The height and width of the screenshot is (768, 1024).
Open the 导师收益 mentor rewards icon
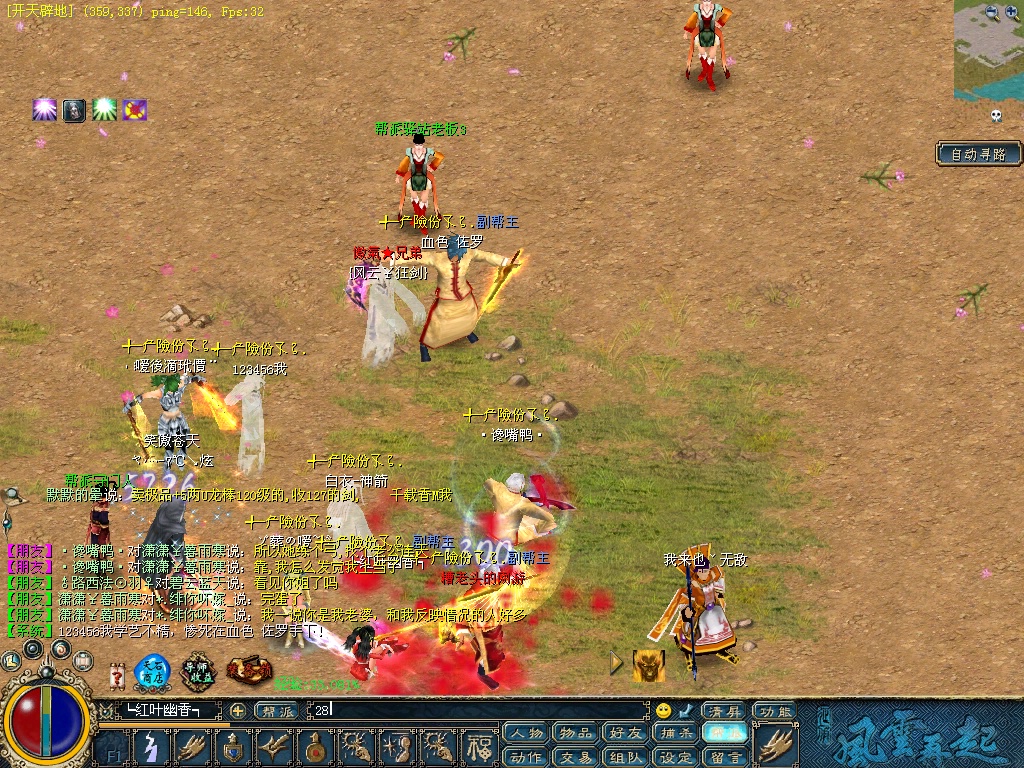[x=199, y=671]
